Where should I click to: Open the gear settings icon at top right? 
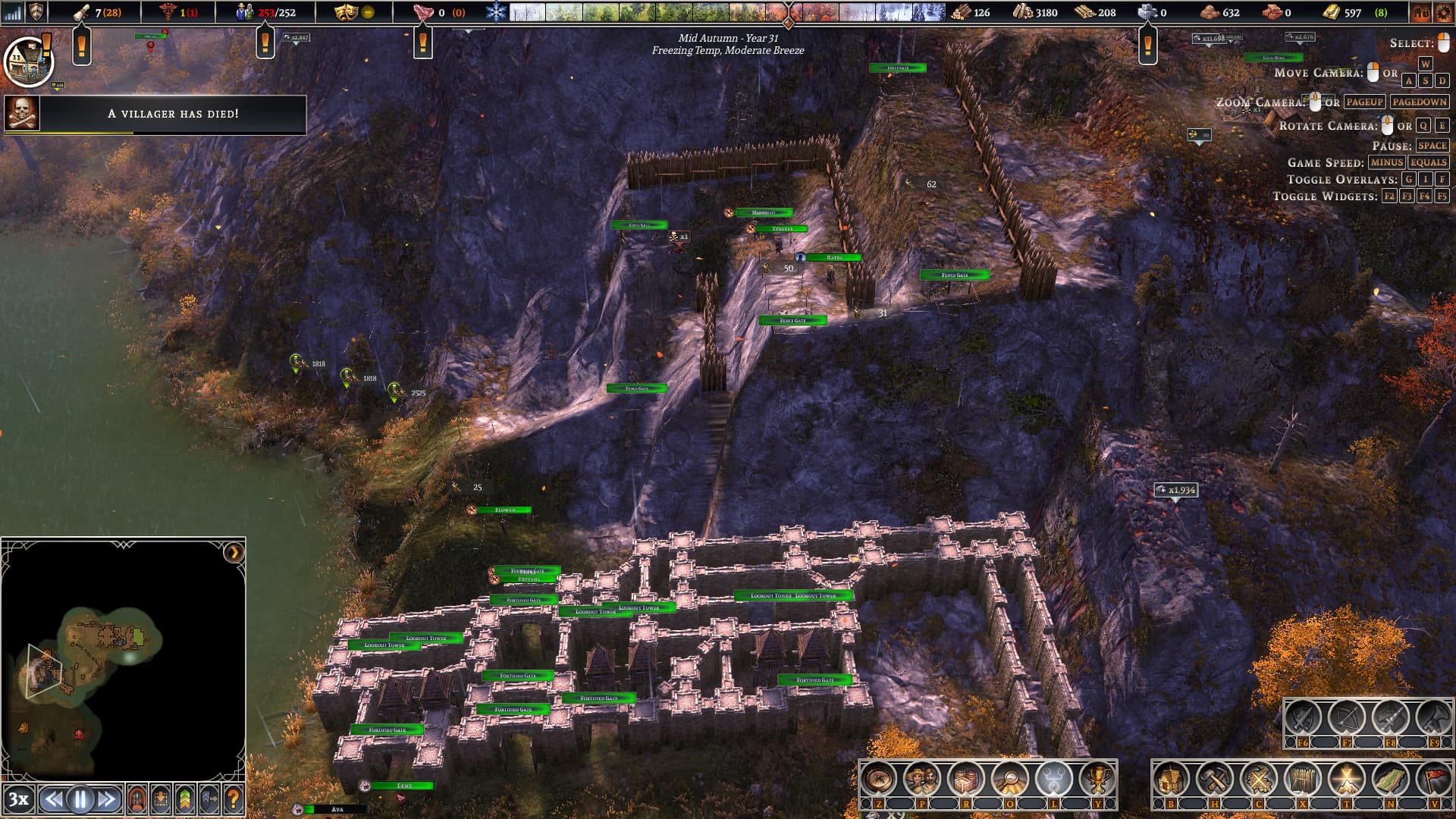(1443, 12)
